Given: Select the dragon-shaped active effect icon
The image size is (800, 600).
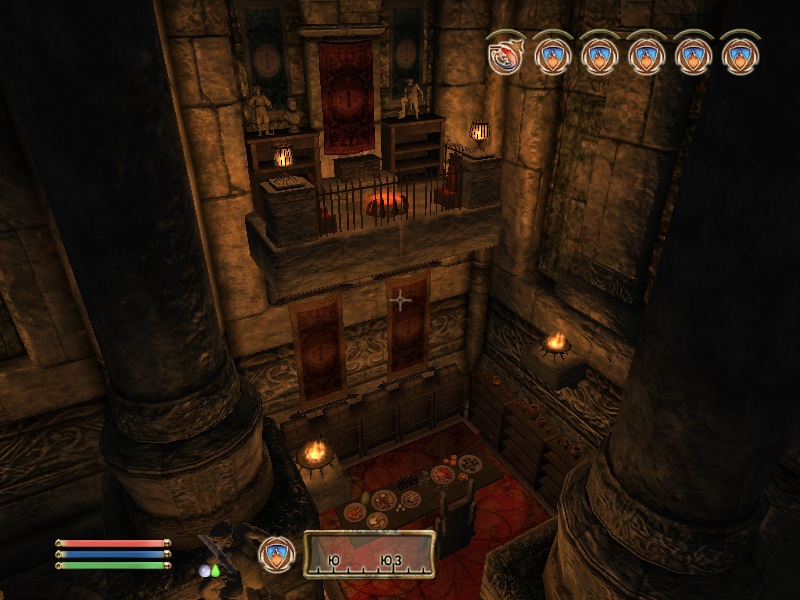Looking at the screenshot, I should 505,53.
